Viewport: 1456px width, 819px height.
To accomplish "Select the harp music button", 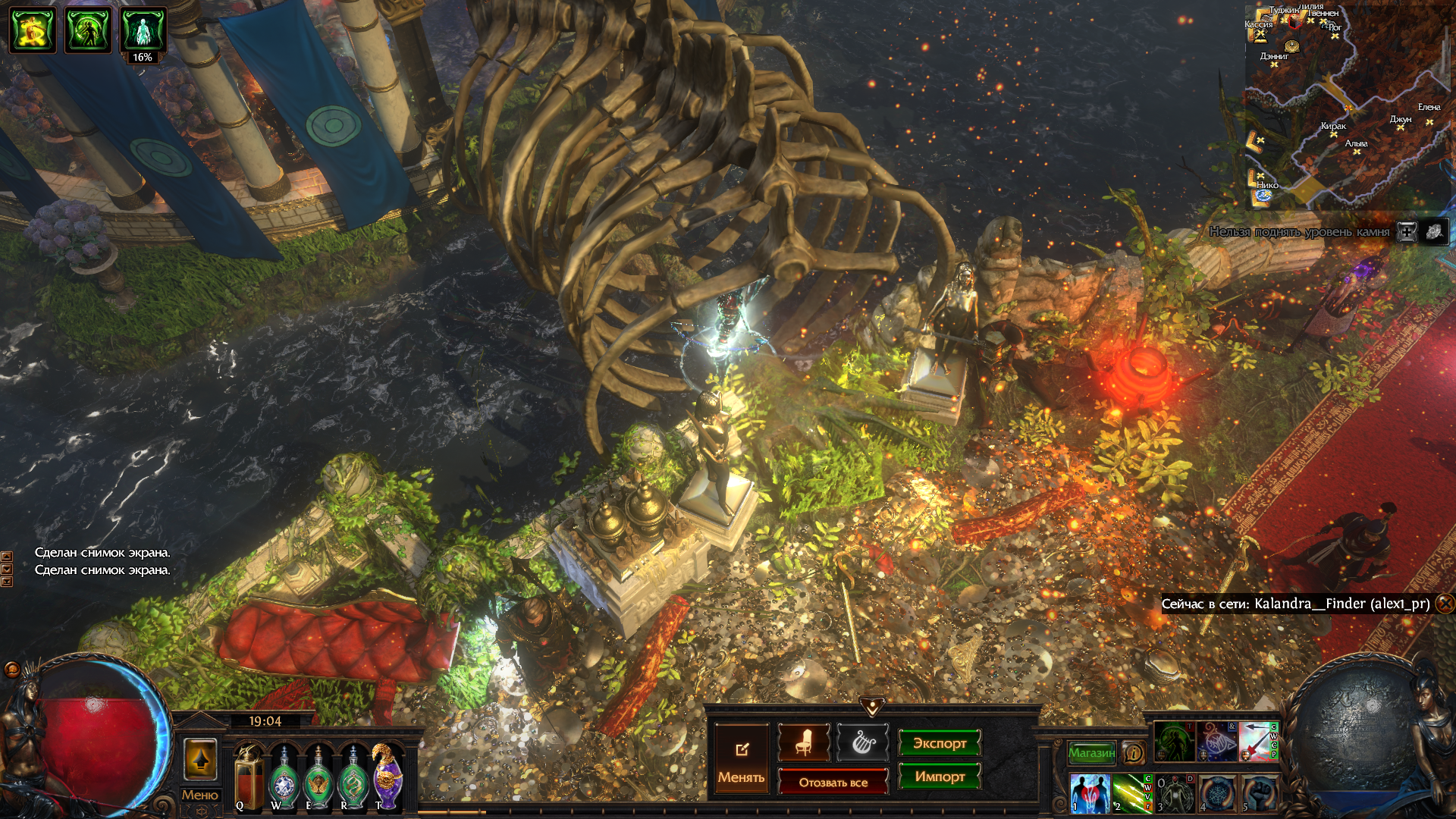I will [862, 742].
